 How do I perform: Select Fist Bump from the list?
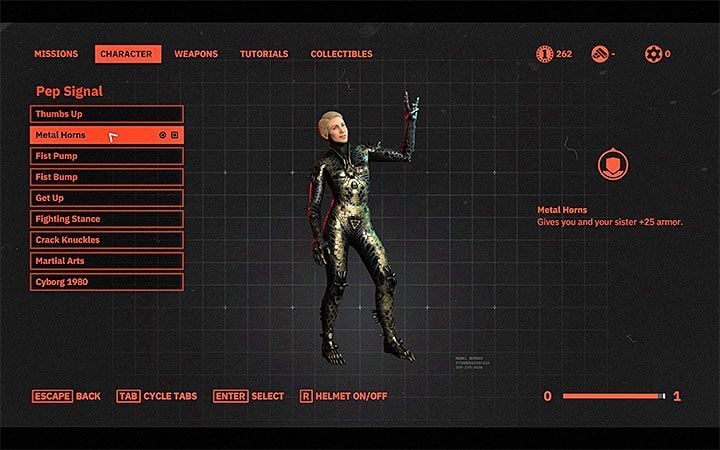click(107, 177)
